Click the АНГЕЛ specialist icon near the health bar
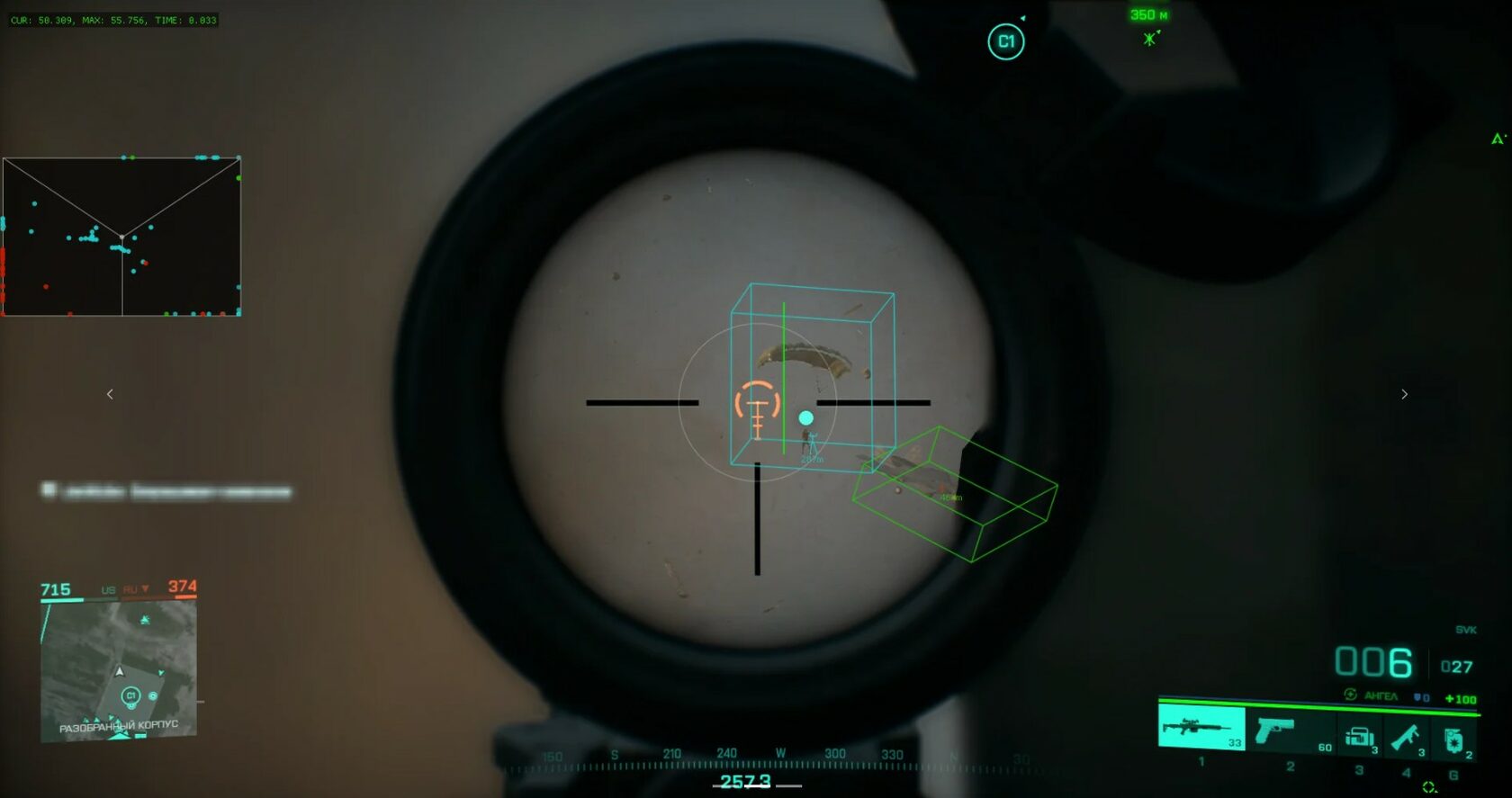Image resolution: width=1512 pixels, height=798 pixels. (1350, 695)
